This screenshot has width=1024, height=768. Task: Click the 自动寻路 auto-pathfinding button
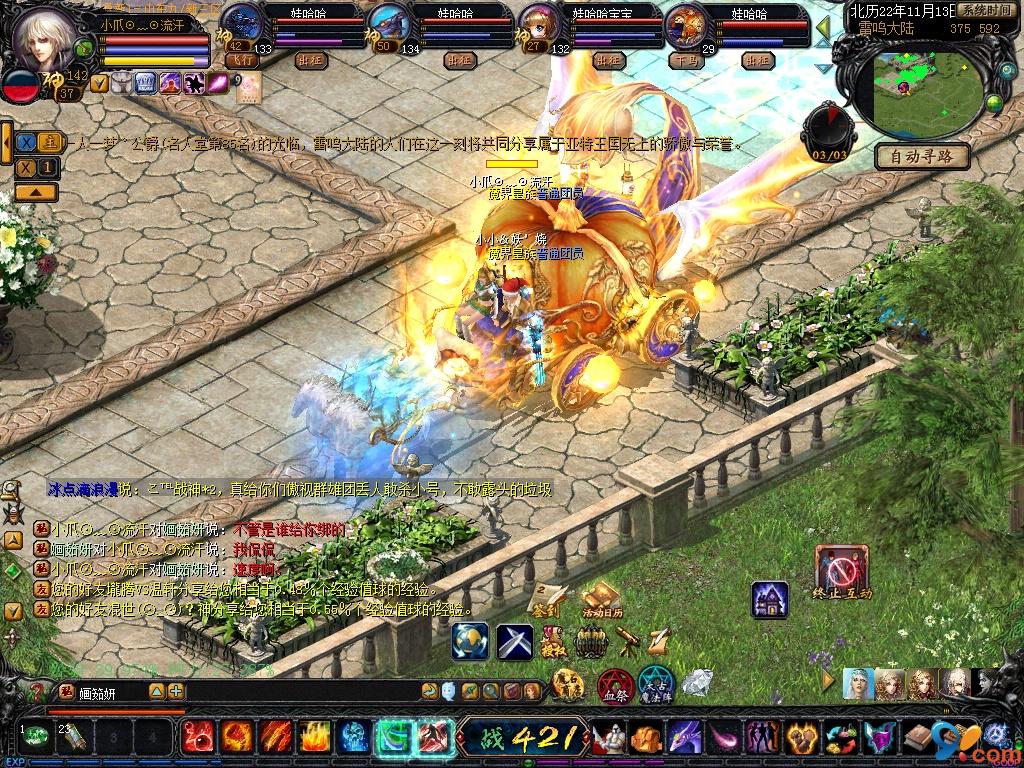coord(921,156)
